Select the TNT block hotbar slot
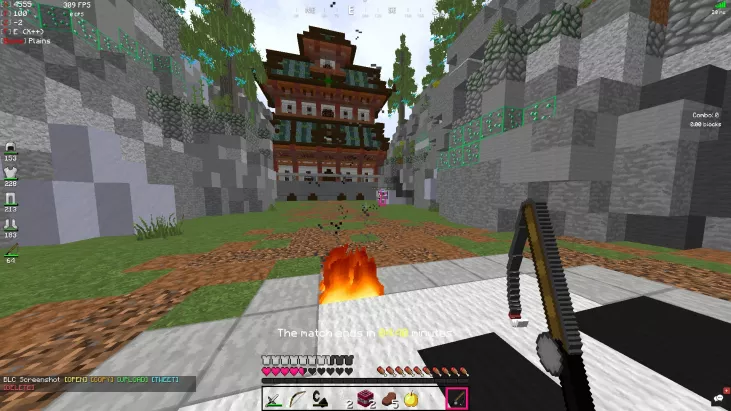This screenshot has height=411, width=731. (366, 400)
